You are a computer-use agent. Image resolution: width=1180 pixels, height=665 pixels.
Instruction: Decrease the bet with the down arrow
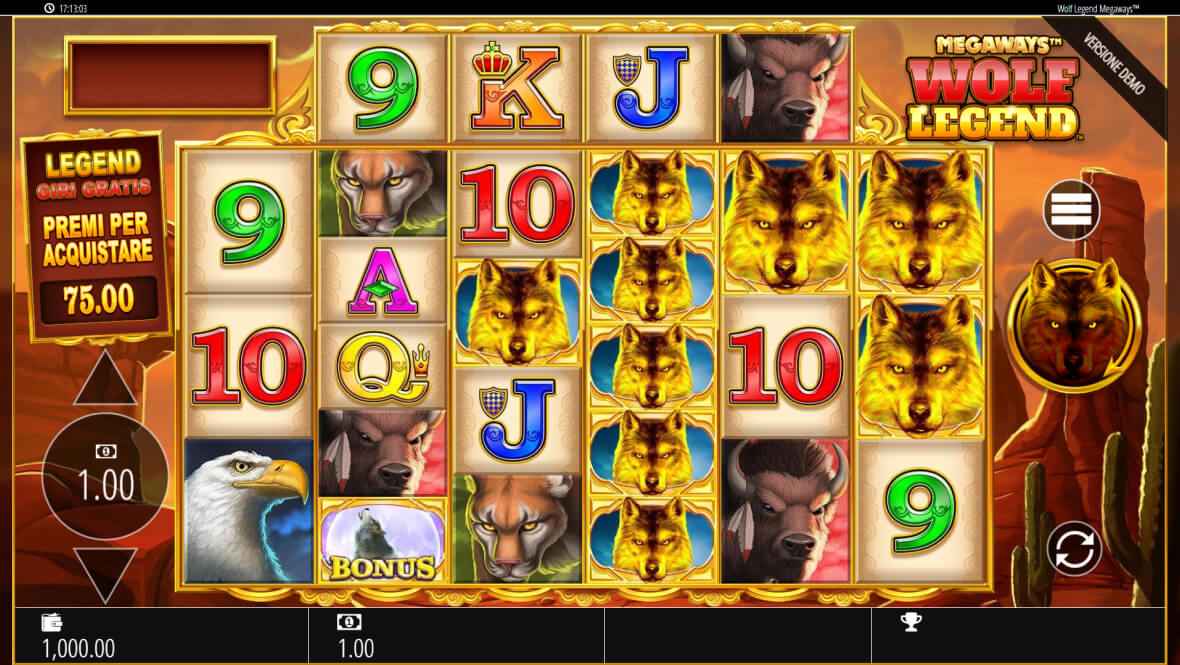point(105,574)
